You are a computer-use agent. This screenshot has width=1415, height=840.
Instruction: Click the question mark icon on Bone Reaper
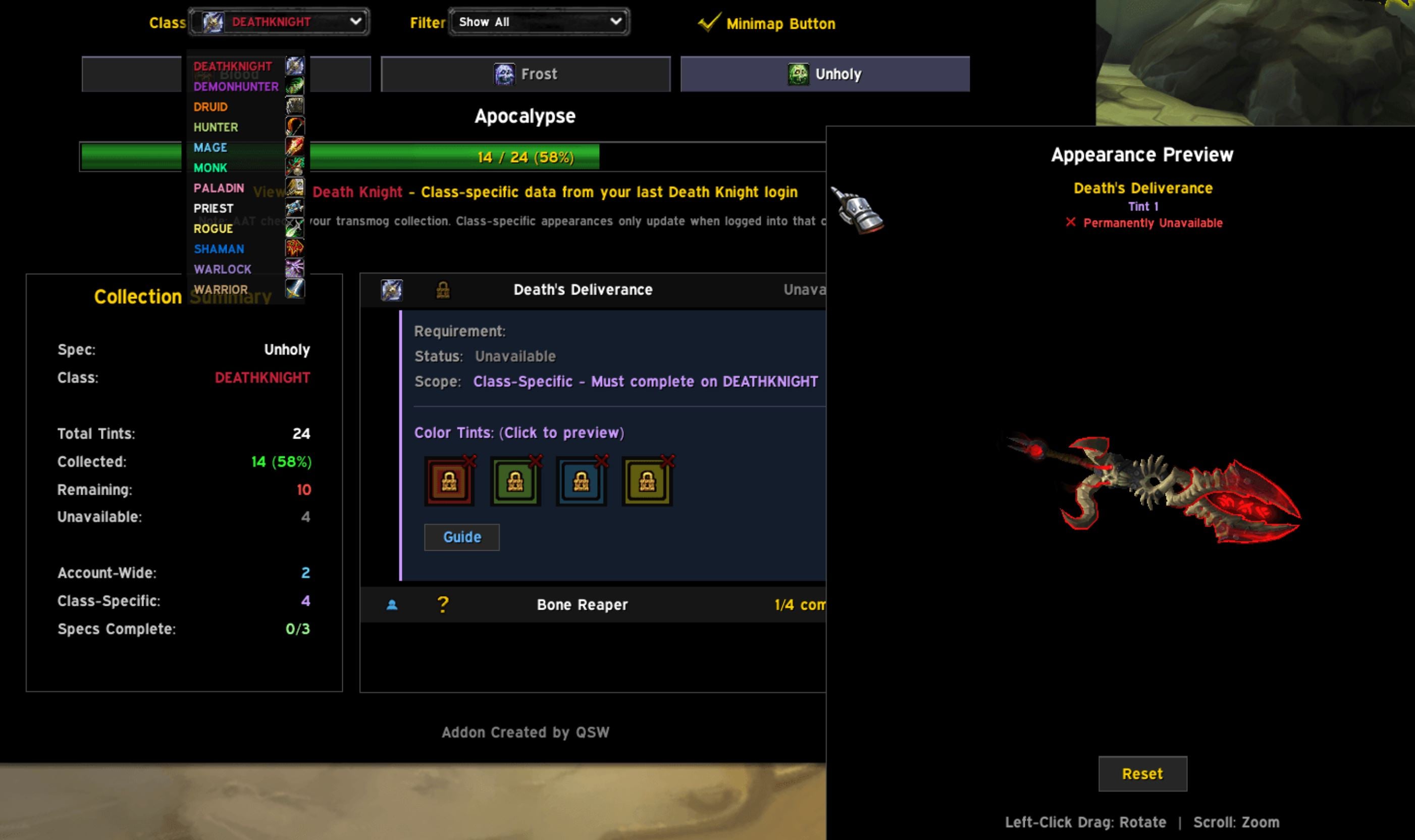pos(442,604)
